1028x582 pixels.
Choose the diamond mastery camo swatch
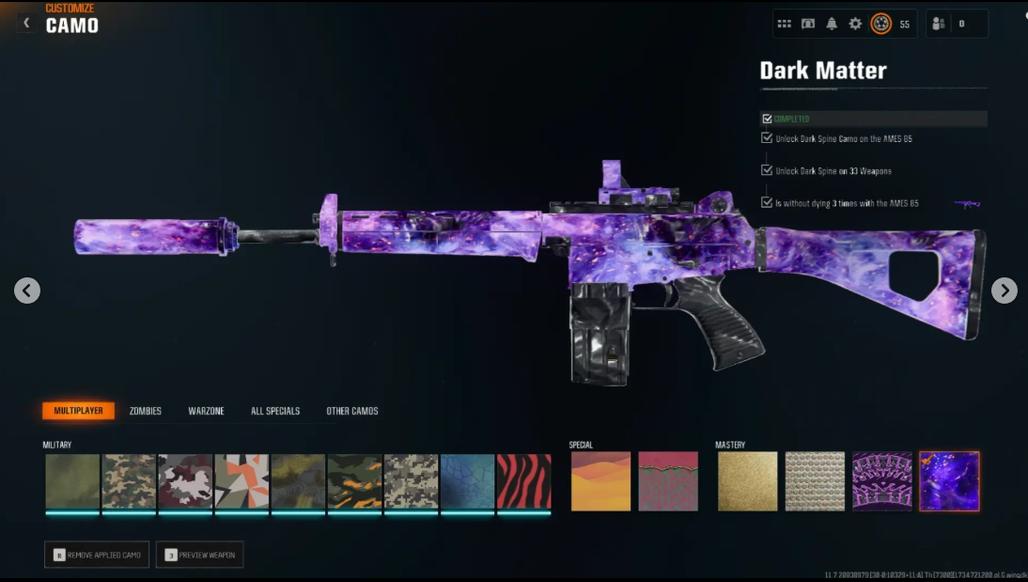(x=815, y=481)
